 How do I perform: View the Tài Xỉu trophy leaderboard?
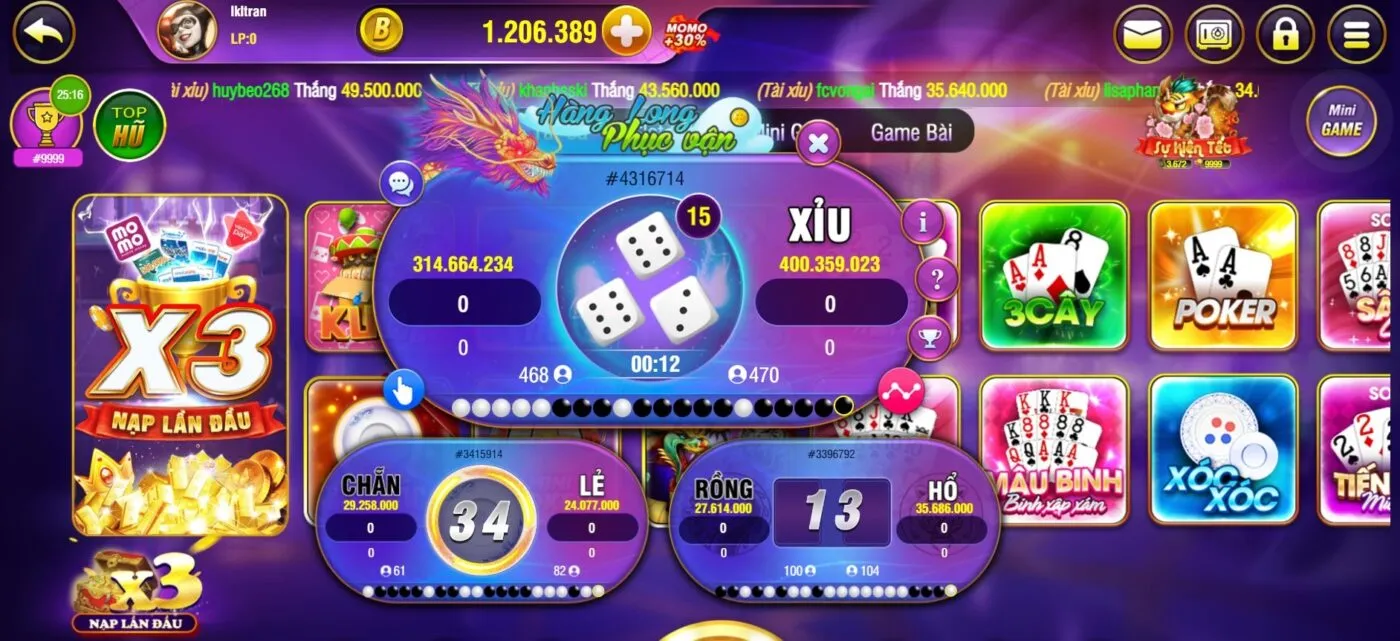[930, 338]
